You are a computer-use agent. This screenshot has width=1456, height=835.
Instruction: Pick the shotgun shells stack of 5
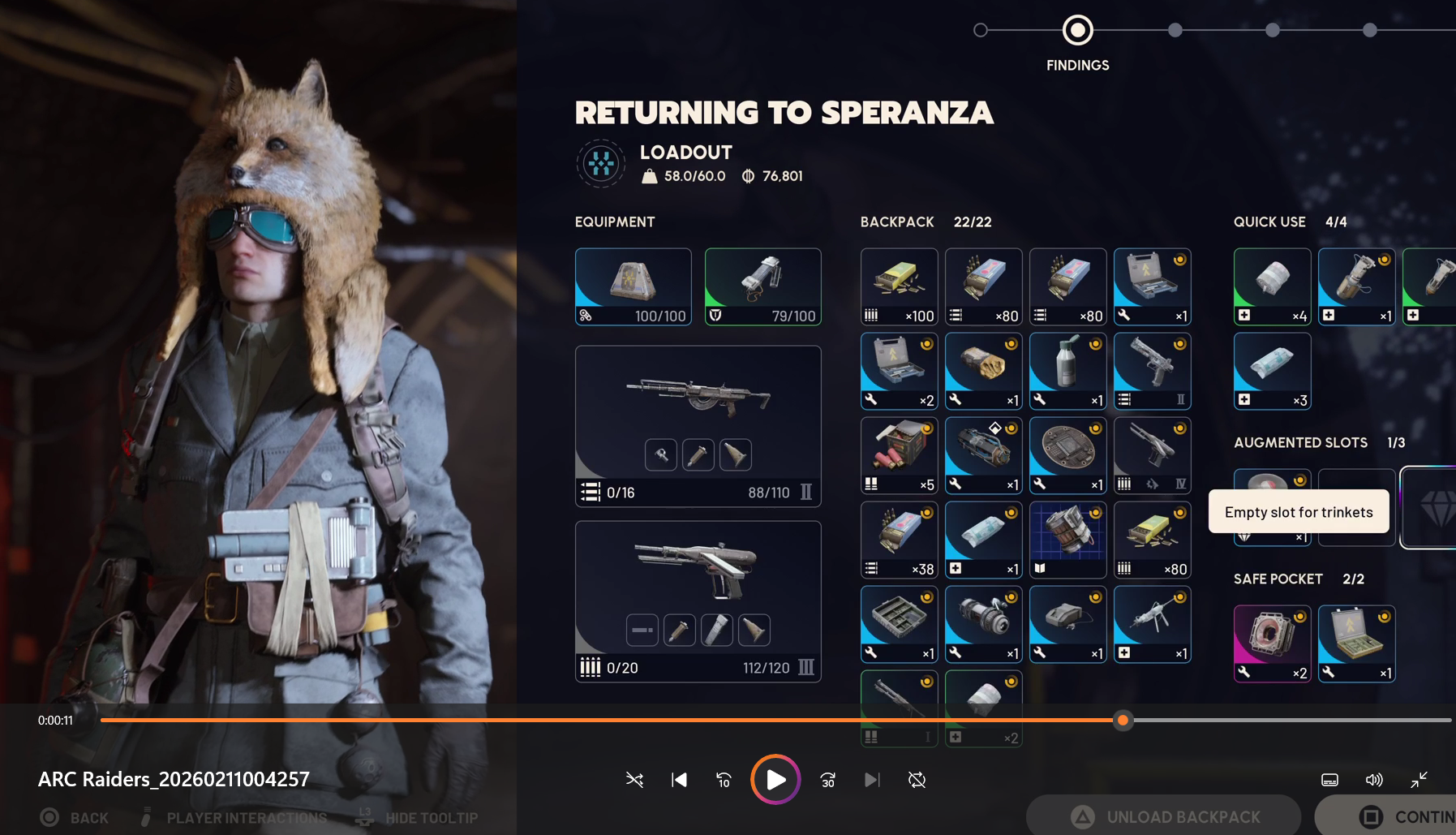pyautogui.click(x=899, y=455)
